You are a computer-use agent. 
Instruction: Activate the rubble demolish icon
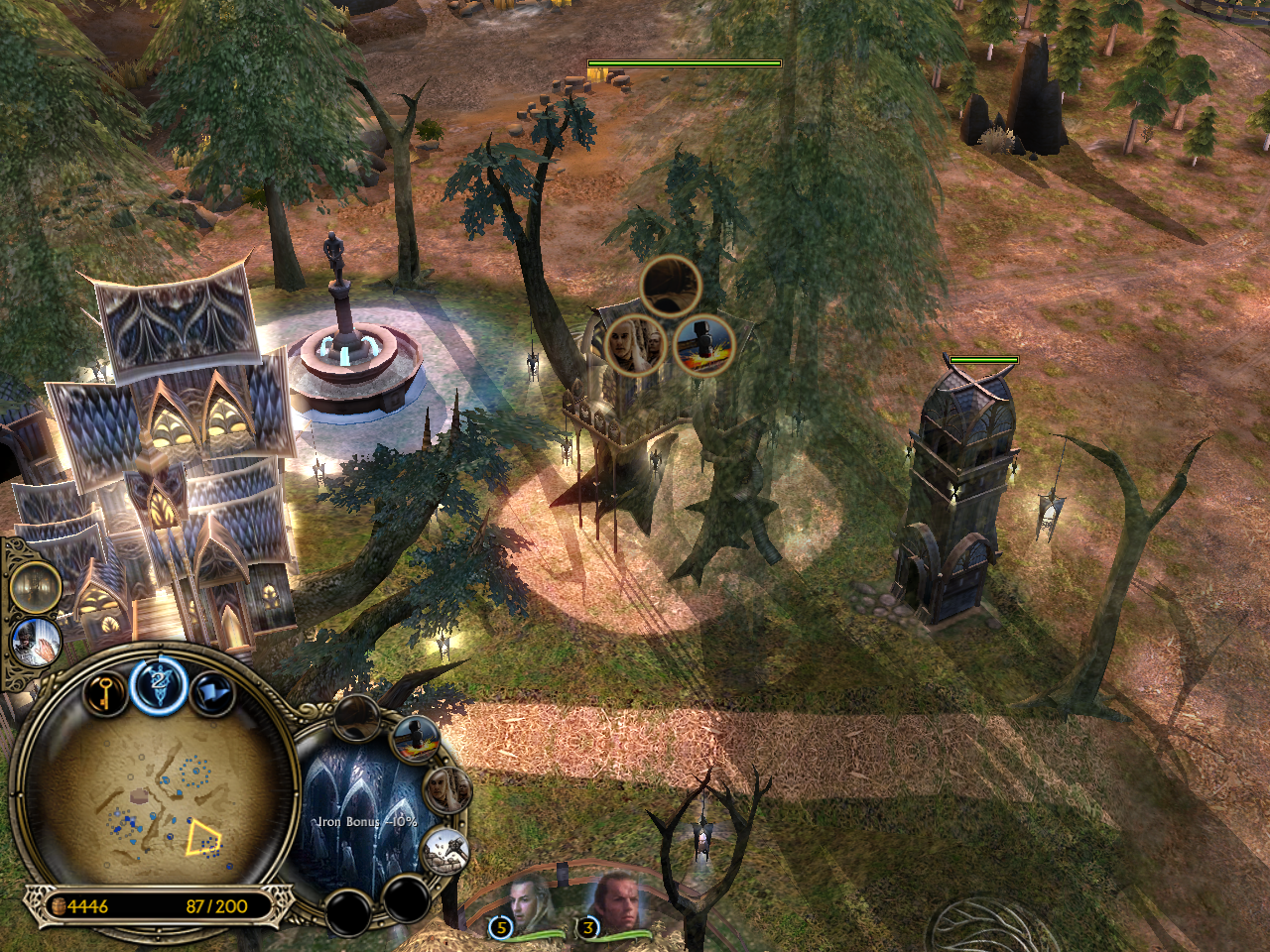[444, 852]
